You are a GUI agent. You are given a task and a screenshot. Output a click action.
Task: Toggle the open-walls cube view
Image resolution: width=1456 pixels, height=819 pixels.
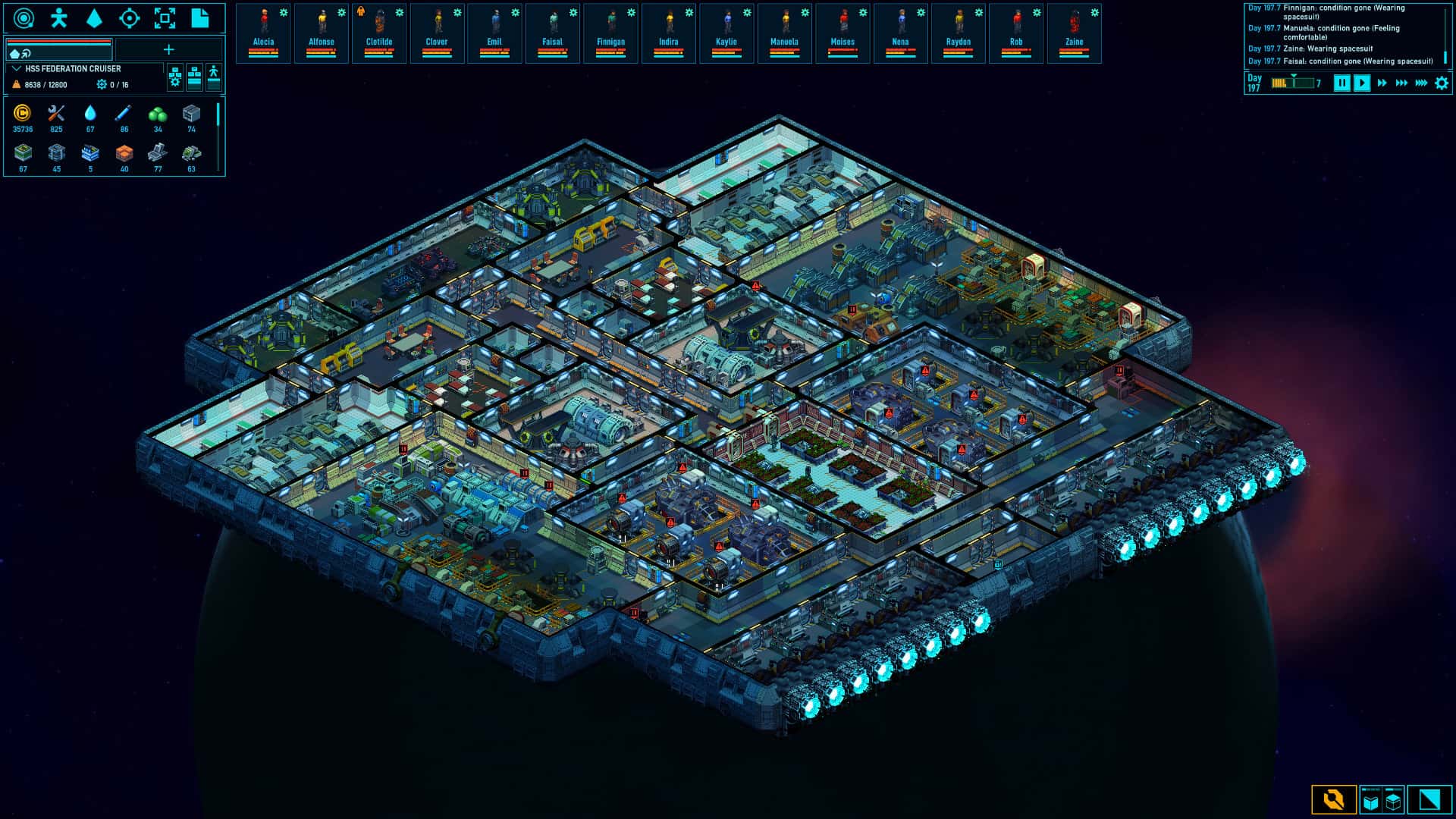click(x=1371, y=800)
